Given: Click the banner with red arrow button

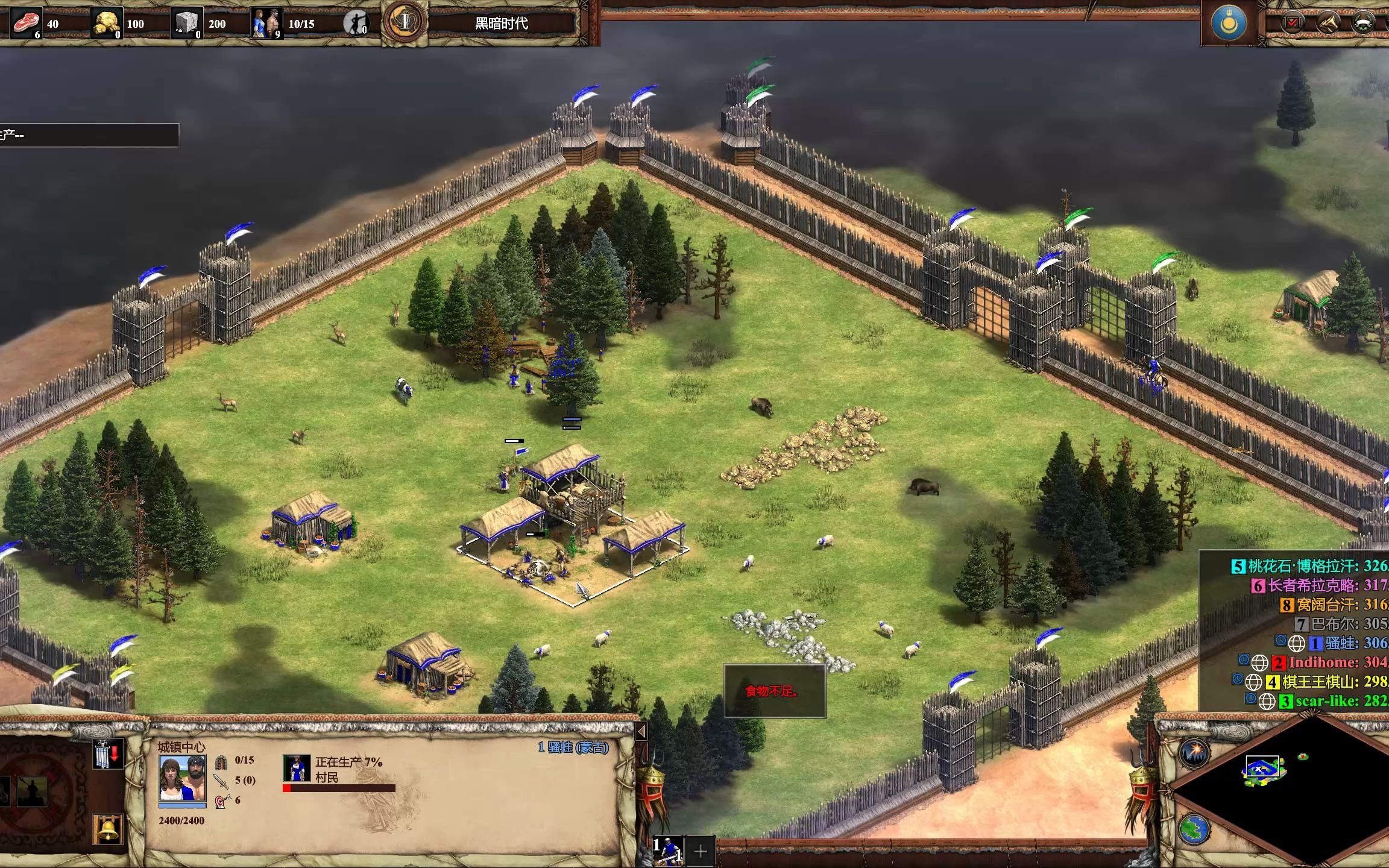Looking at the screenshot, I should click(108, 754).
